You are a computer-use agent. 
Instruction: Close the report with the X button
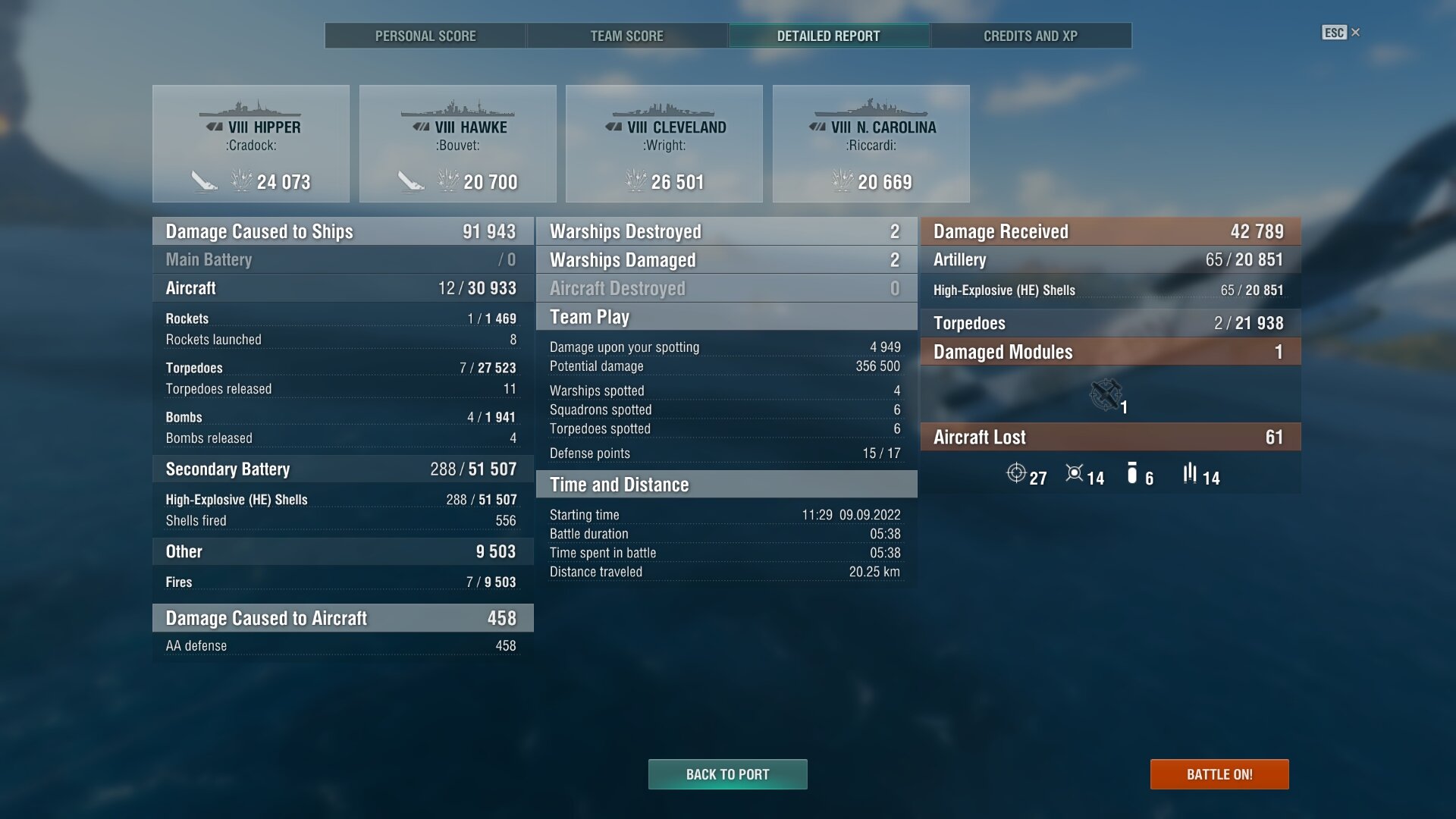tap(1356, 33)
